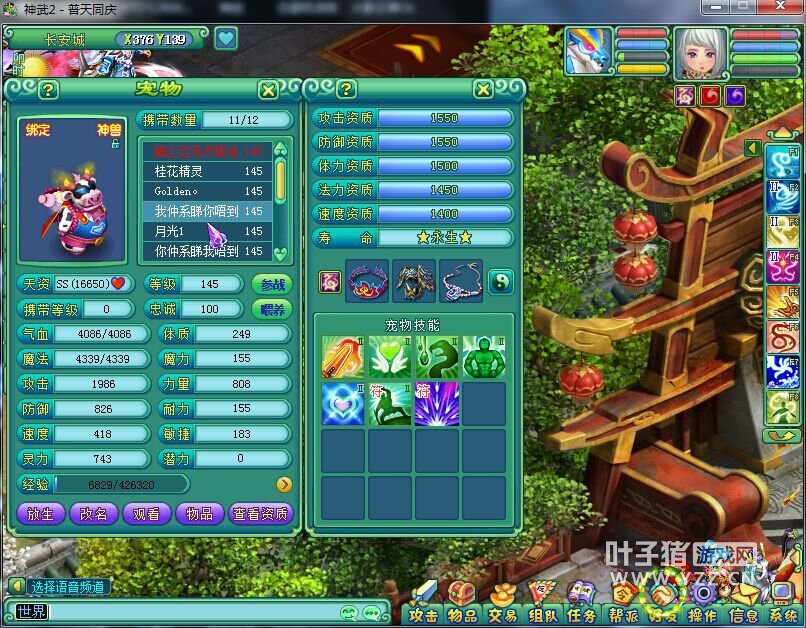Open the 任务 (quests) menu
This screenshot has width=806, height=628.
point(581,615)
